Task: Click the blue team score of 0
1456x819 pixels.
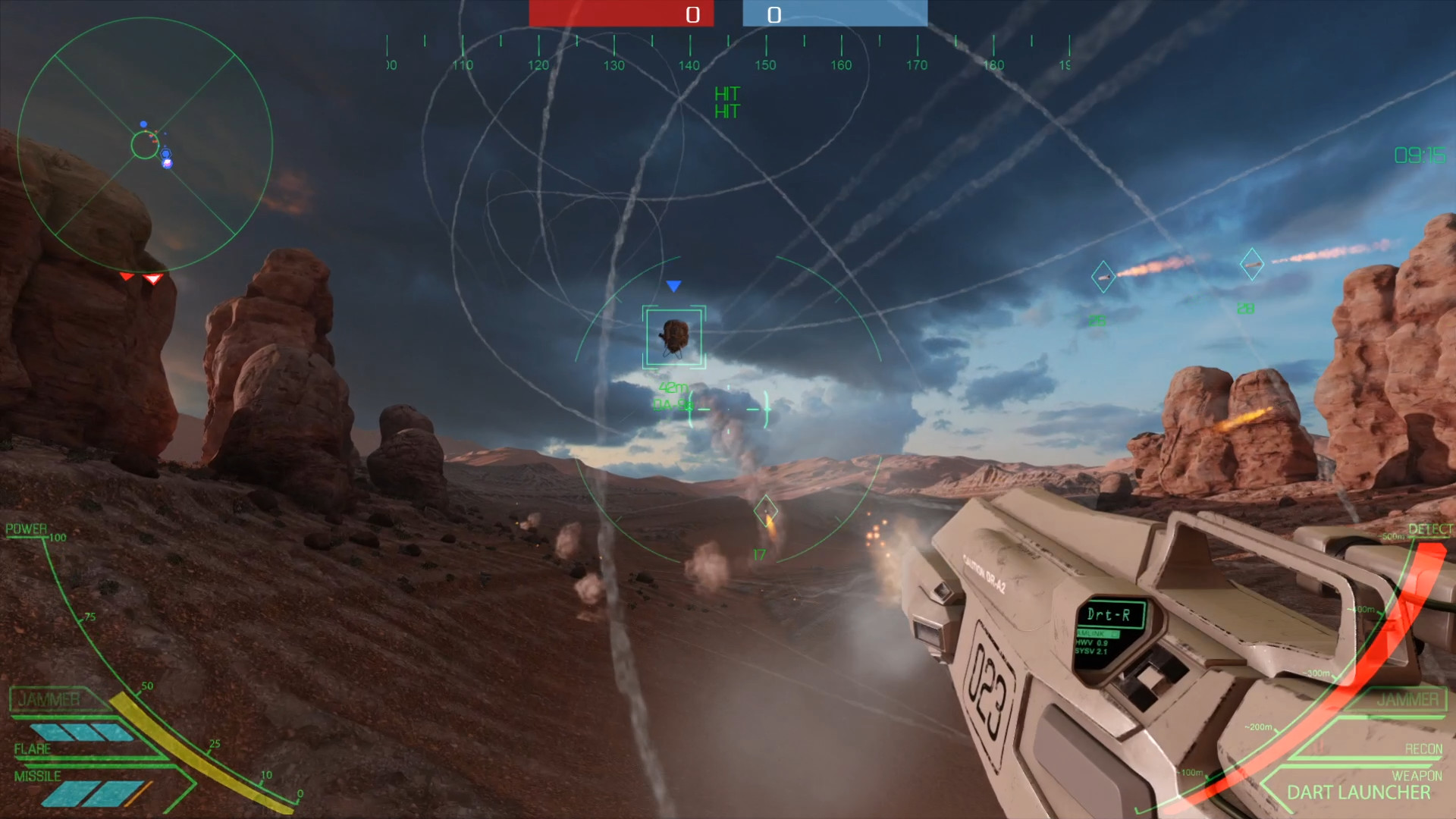Action: tap(774, 14)
